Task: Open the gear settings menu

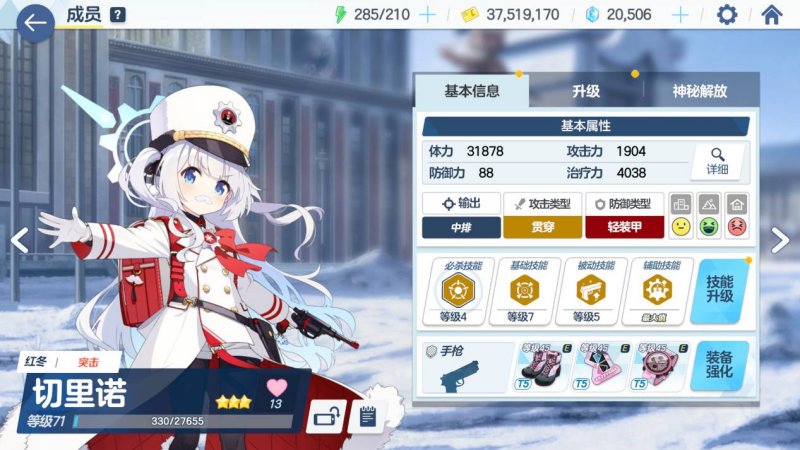Action: tap(727, 15)
